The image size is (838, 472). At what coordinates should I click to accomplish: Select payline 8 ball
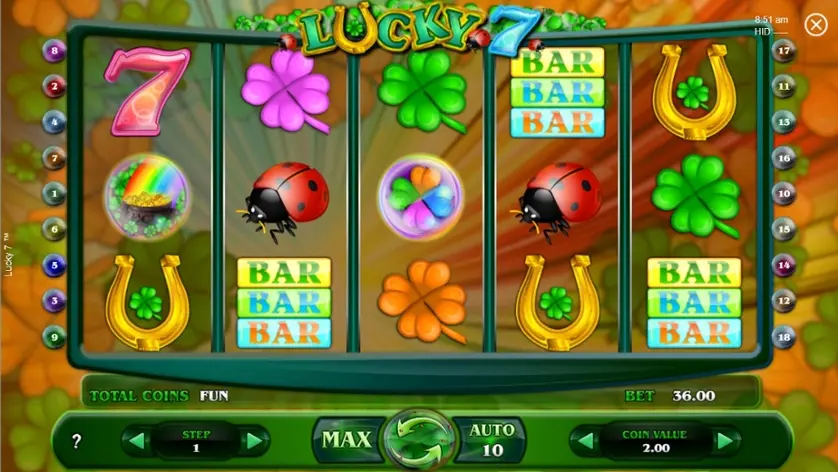pyautogui.click(x=54, y=50)
